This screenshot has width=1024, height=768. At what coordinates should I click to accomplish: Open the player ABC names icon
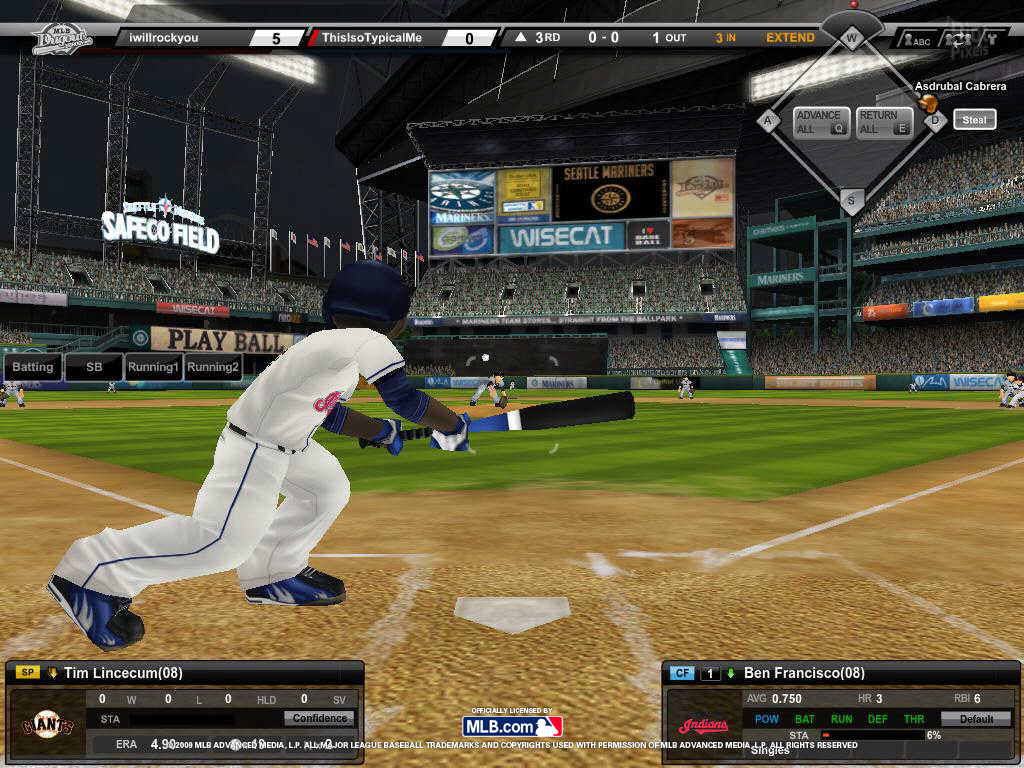[x=916, y=41]
